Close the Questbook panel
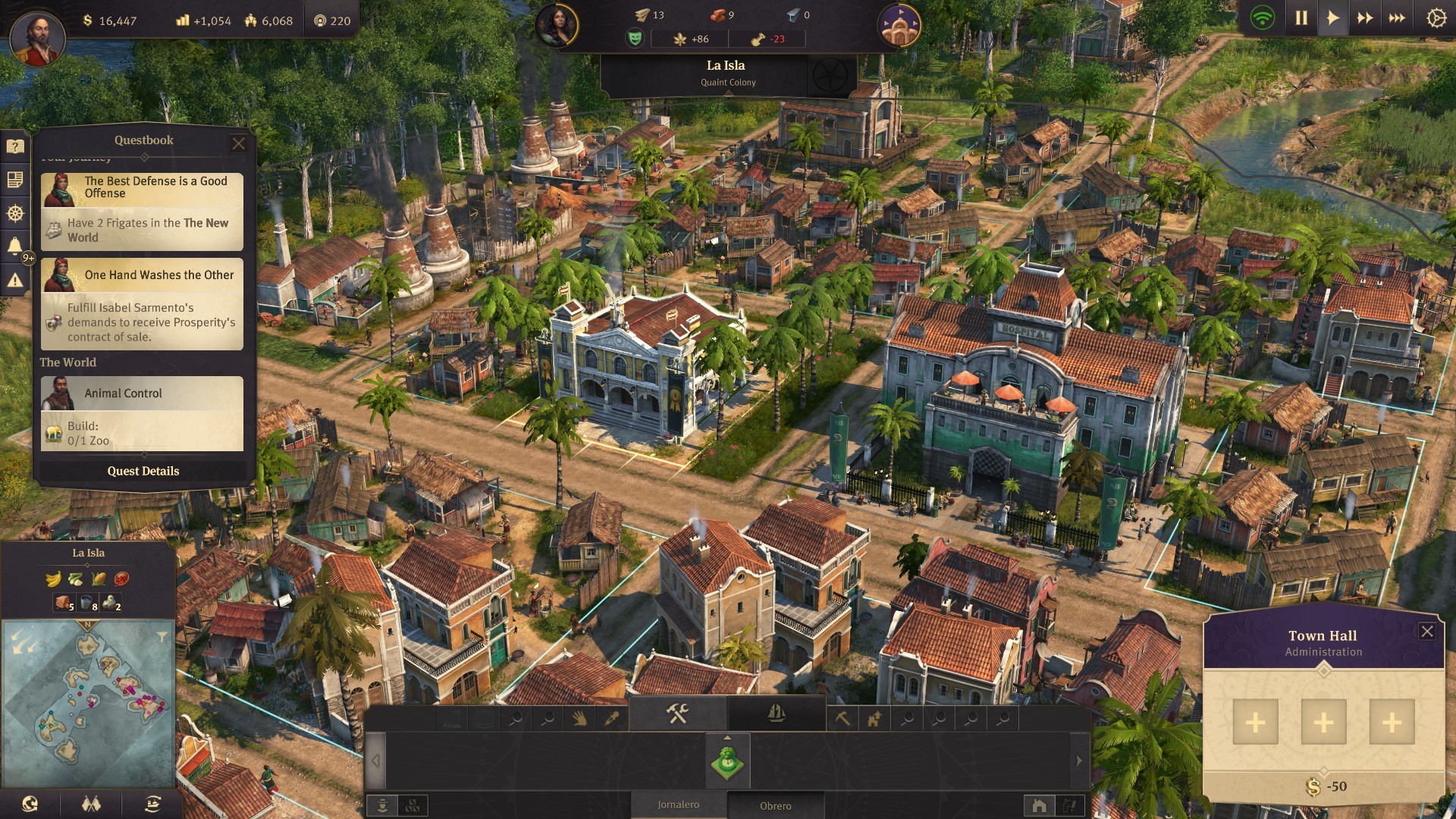 239,143
